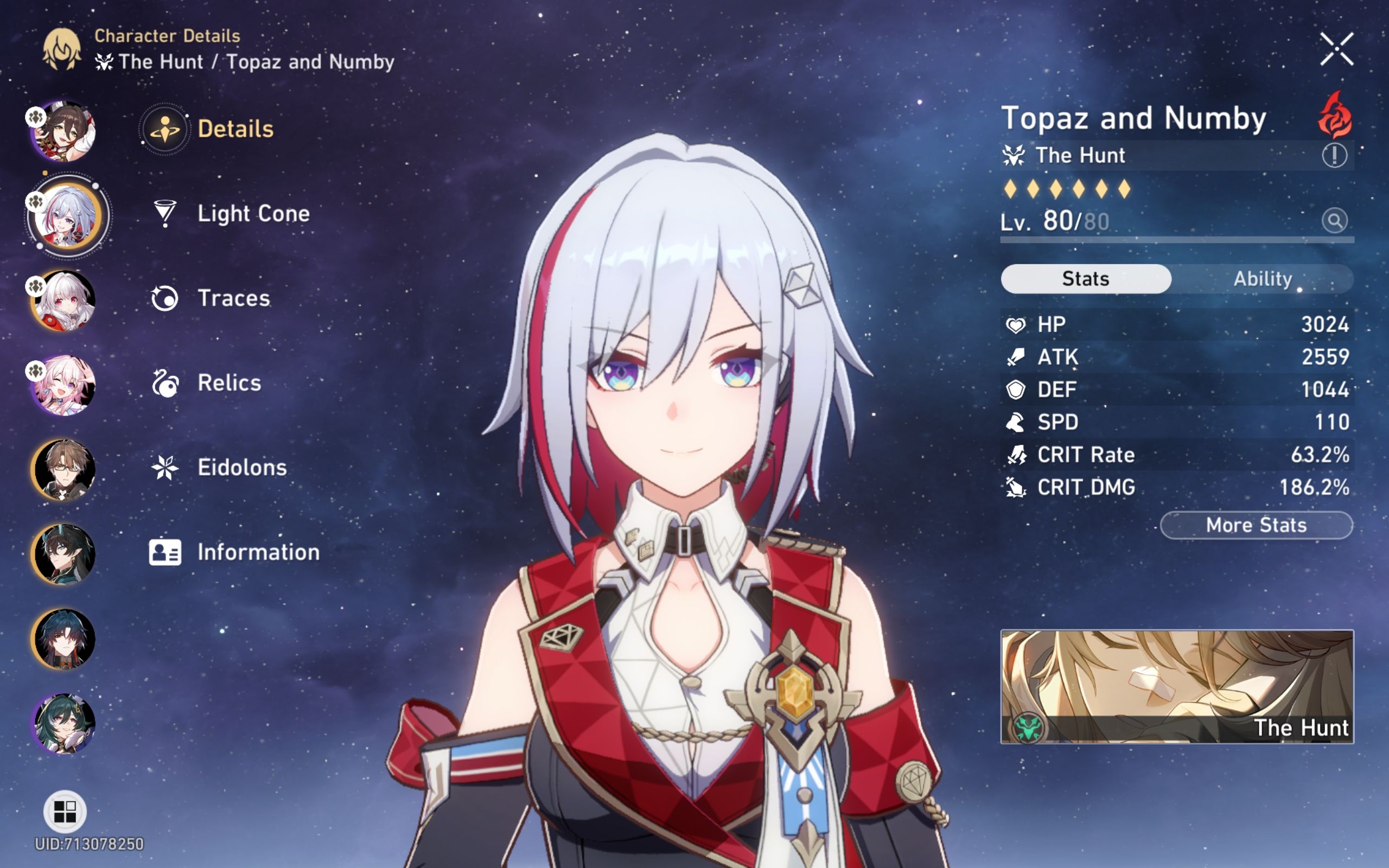
Task: Open the Traces panel
Action: (x=232, y=297)
